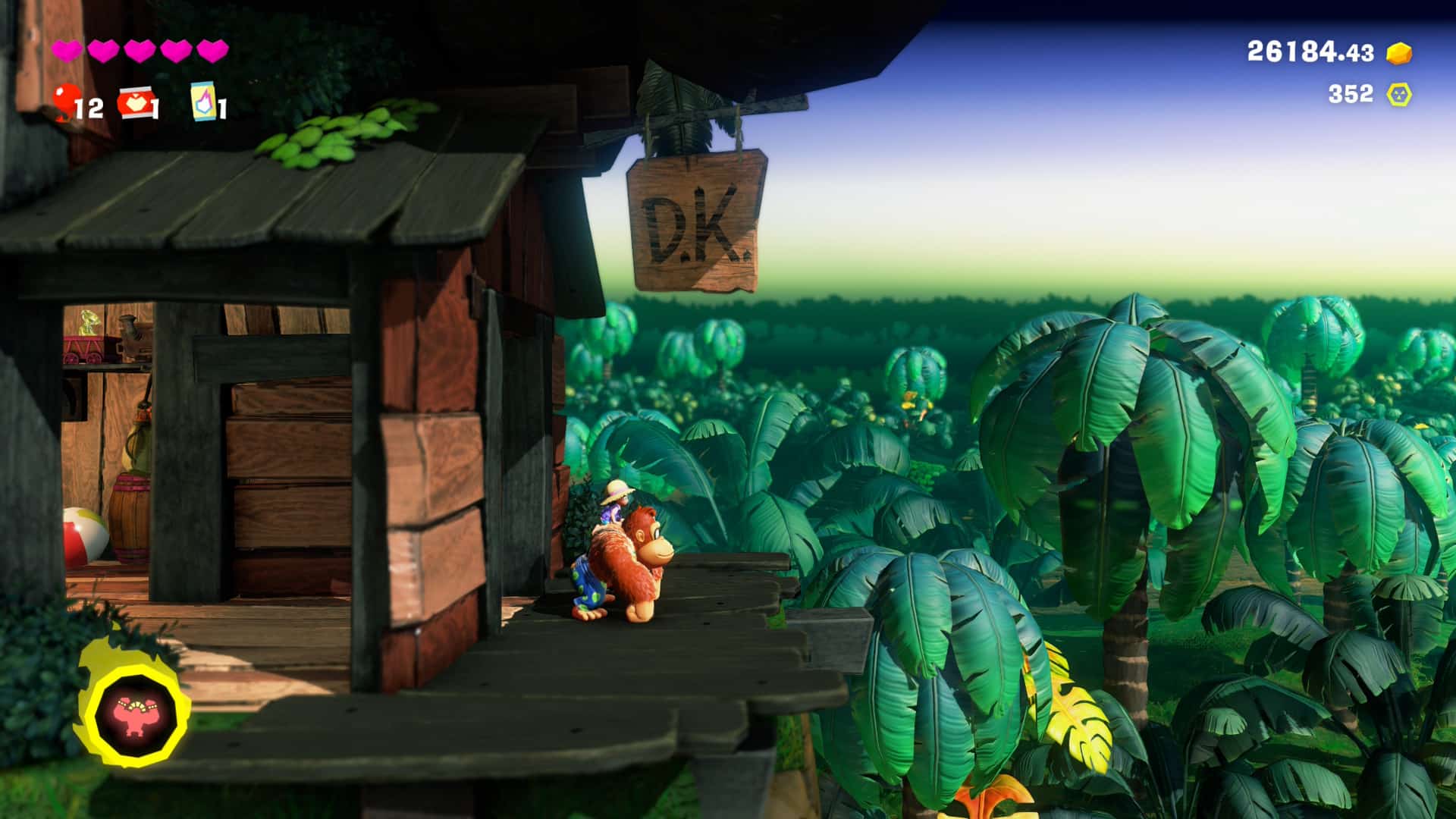
Task: Click the yellow hexagonal chip icon
Action: tap(1398, 94)
